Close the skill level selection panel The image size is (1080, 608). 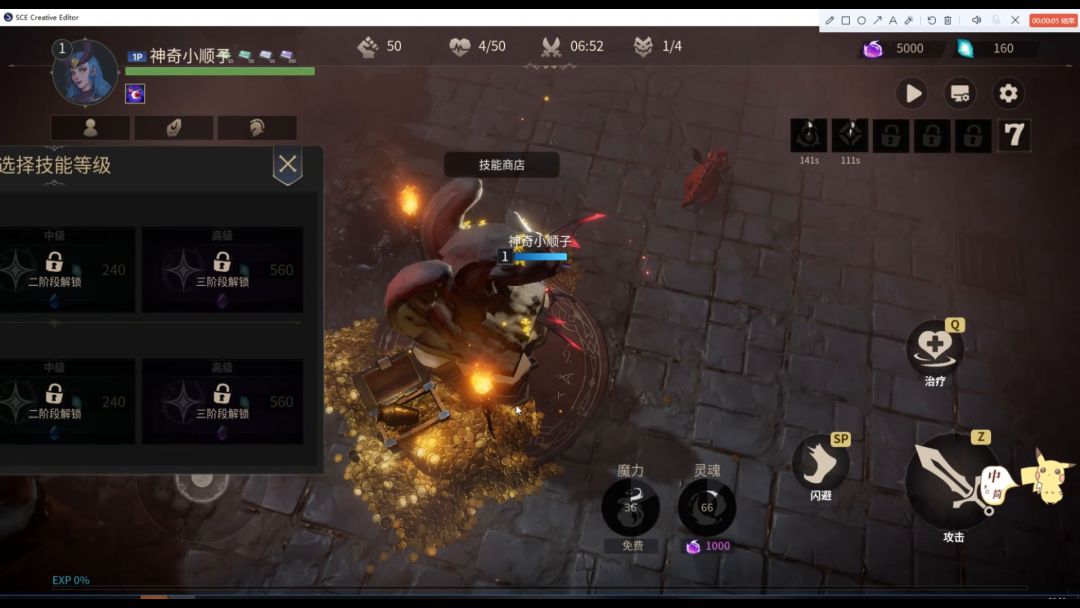point(288,165)
